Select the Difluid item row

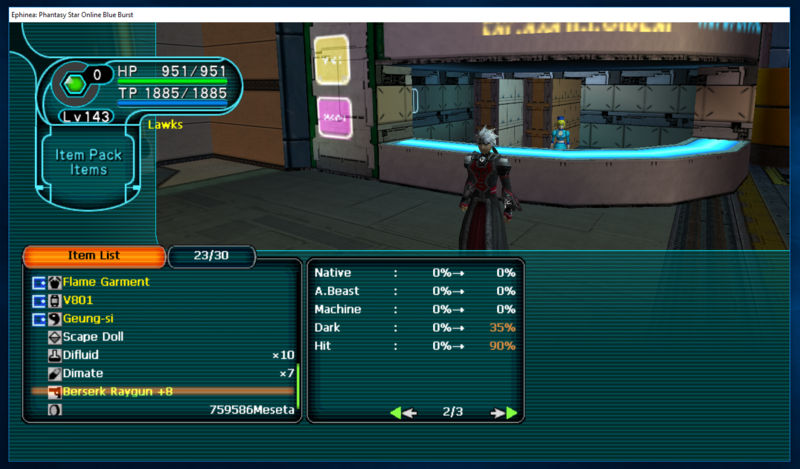coord(80,355)
